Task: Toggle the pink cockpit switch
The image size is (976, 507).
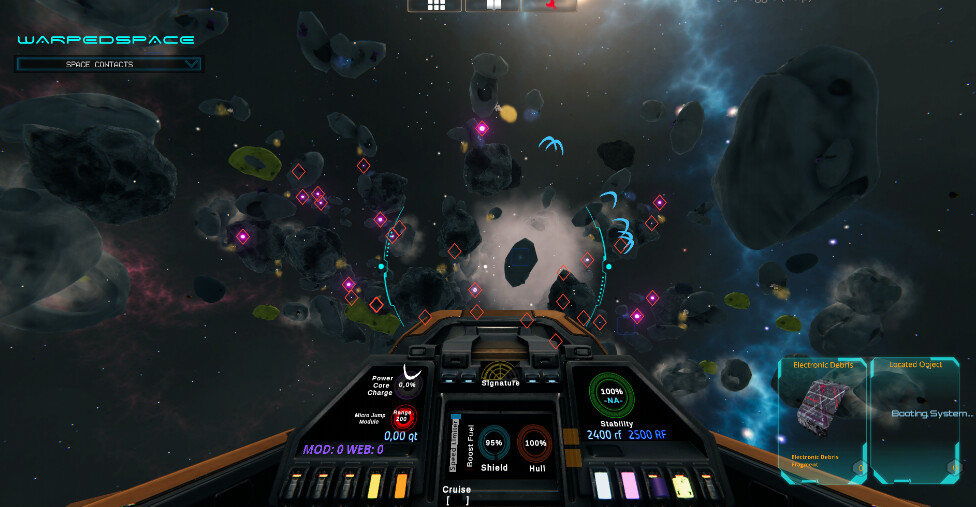Action: pos(630,484)
